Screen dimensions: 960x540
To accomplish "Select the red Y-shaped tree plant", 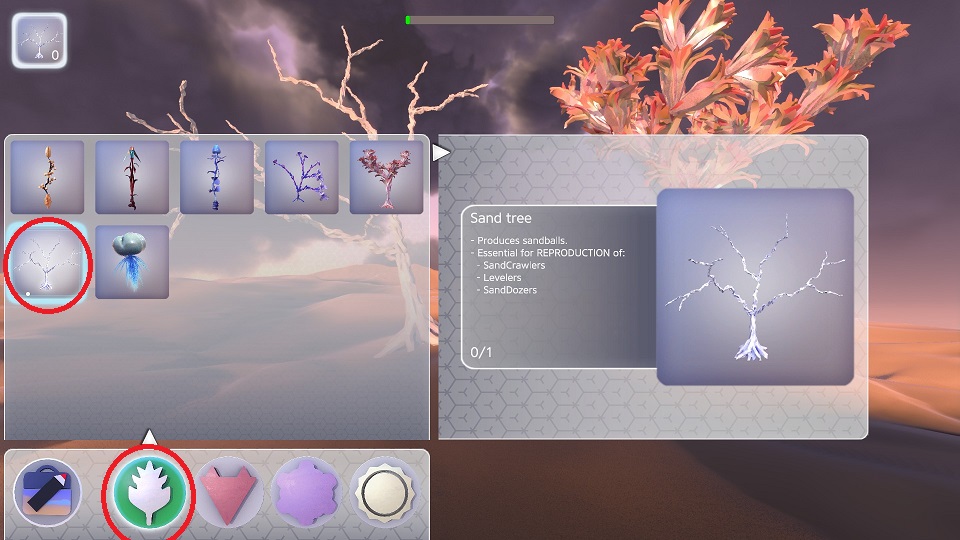I will pyautogui.click(x=387, y=177).
